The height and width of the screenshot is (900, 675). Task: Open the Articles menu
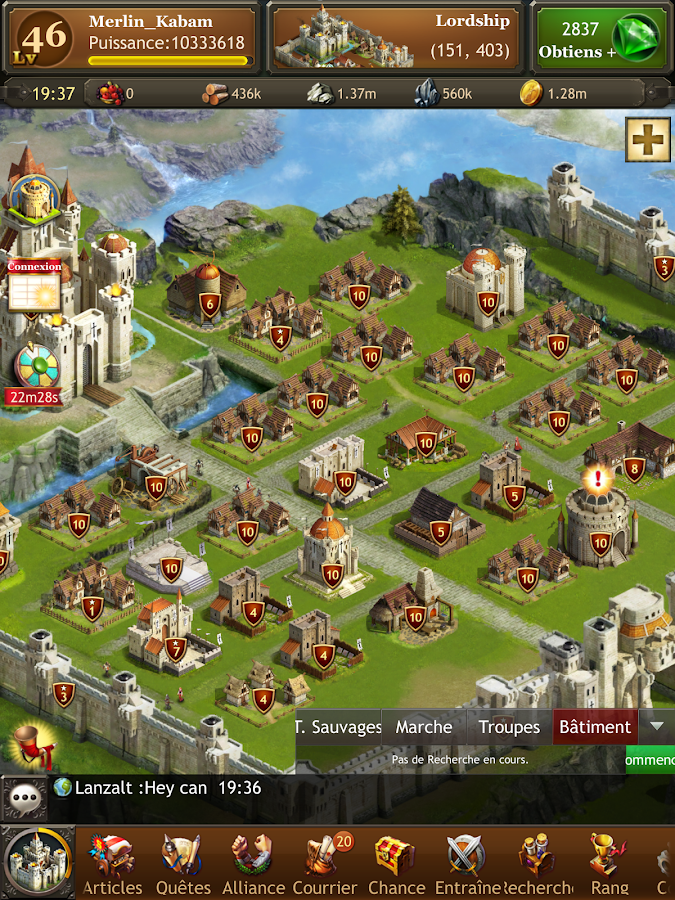112,863
